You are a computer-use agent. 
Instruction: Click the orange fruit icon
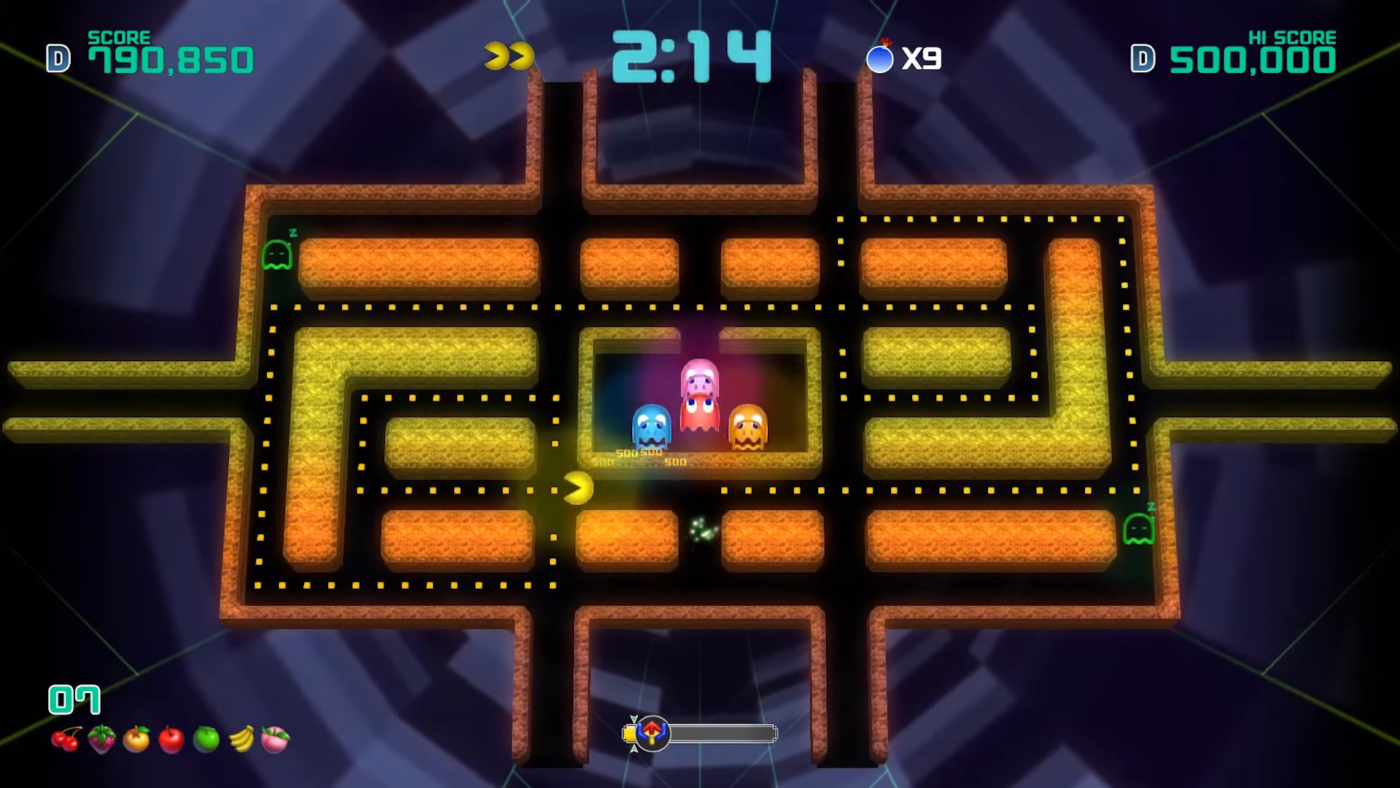pyautogui.click(x=136, y=739)
